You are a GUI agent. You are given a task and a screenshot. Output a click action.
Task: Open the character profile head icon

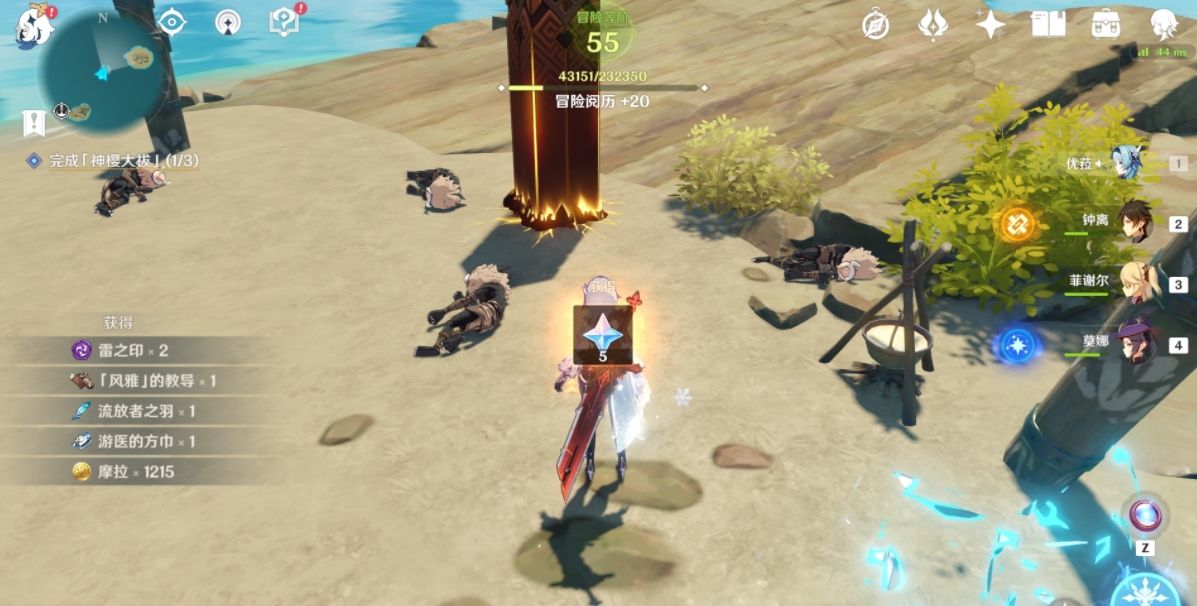1163,25
